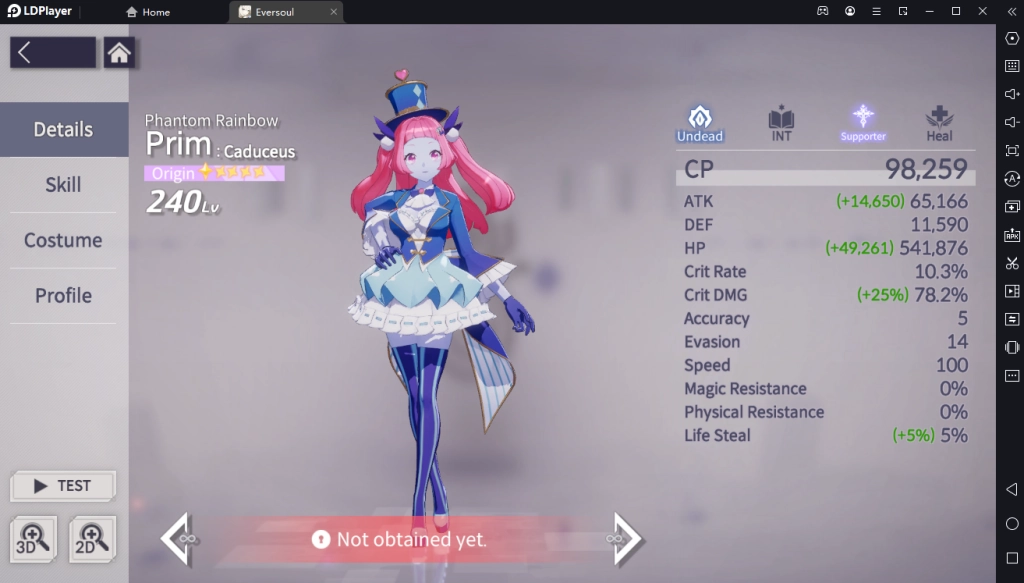The height and width of the screenshot is (583, 1024).
Task: Show the next soul with right arrow
Action: [628, 539]
